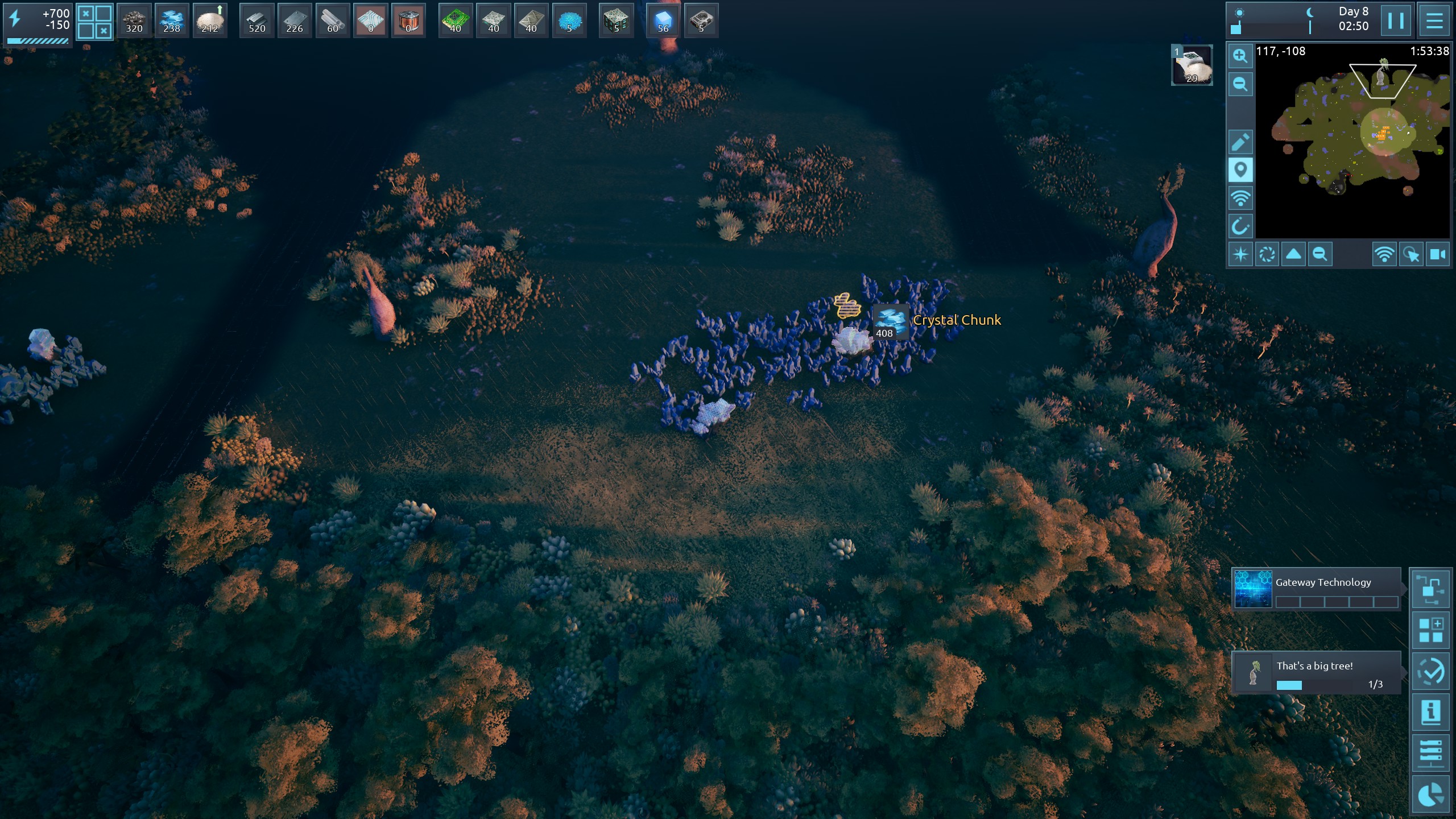This screenshot has height=819, width=1456.
Task: Click the compass star button under the minimap
Action: 1240,254
